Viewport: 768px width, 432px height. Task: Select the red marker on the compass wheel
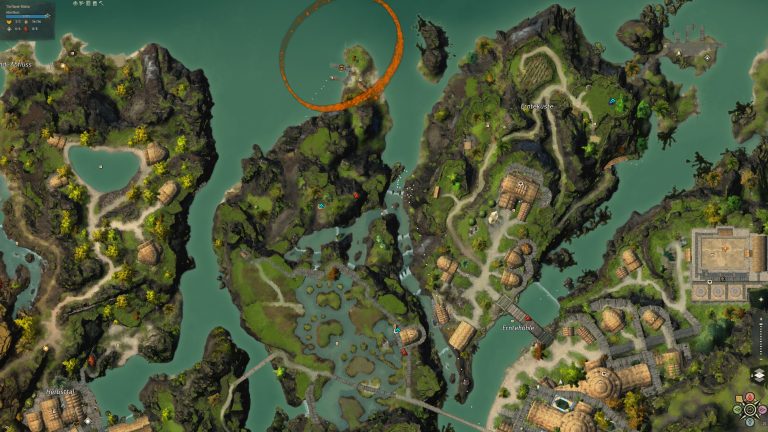pos(749,398)
